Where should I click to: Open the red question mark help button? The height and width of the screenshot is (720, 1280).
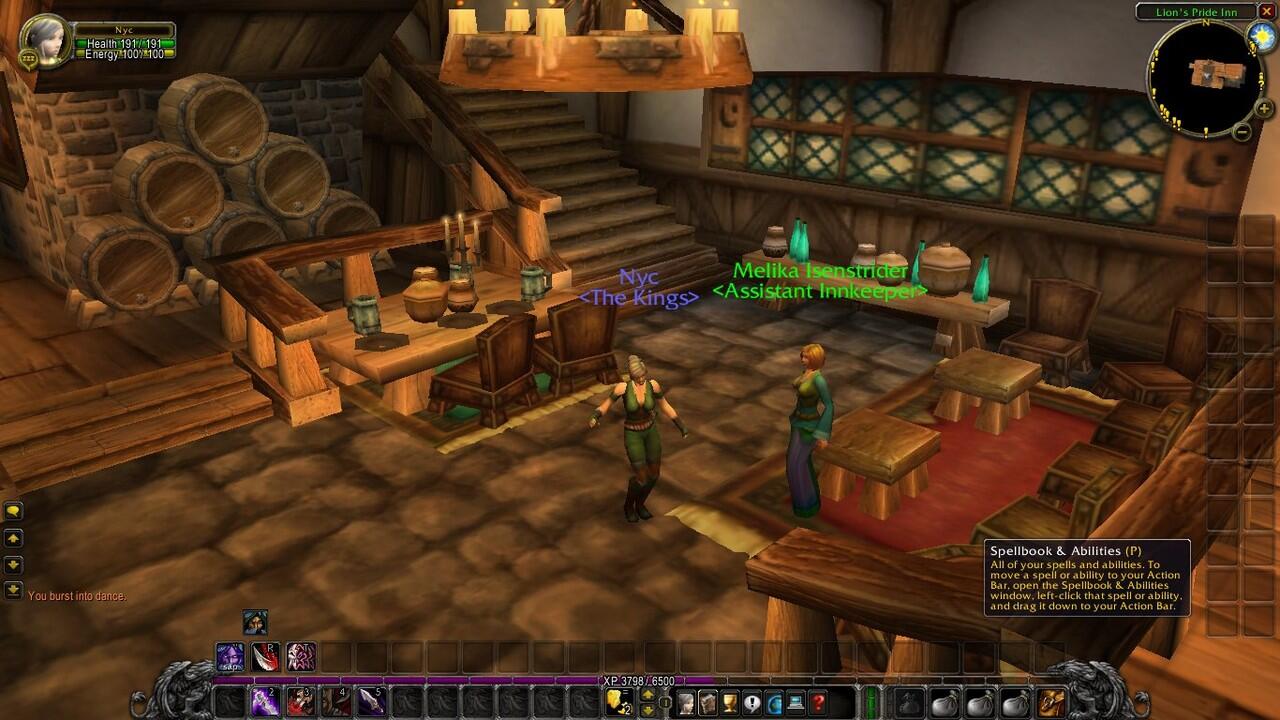click(819, 702)
